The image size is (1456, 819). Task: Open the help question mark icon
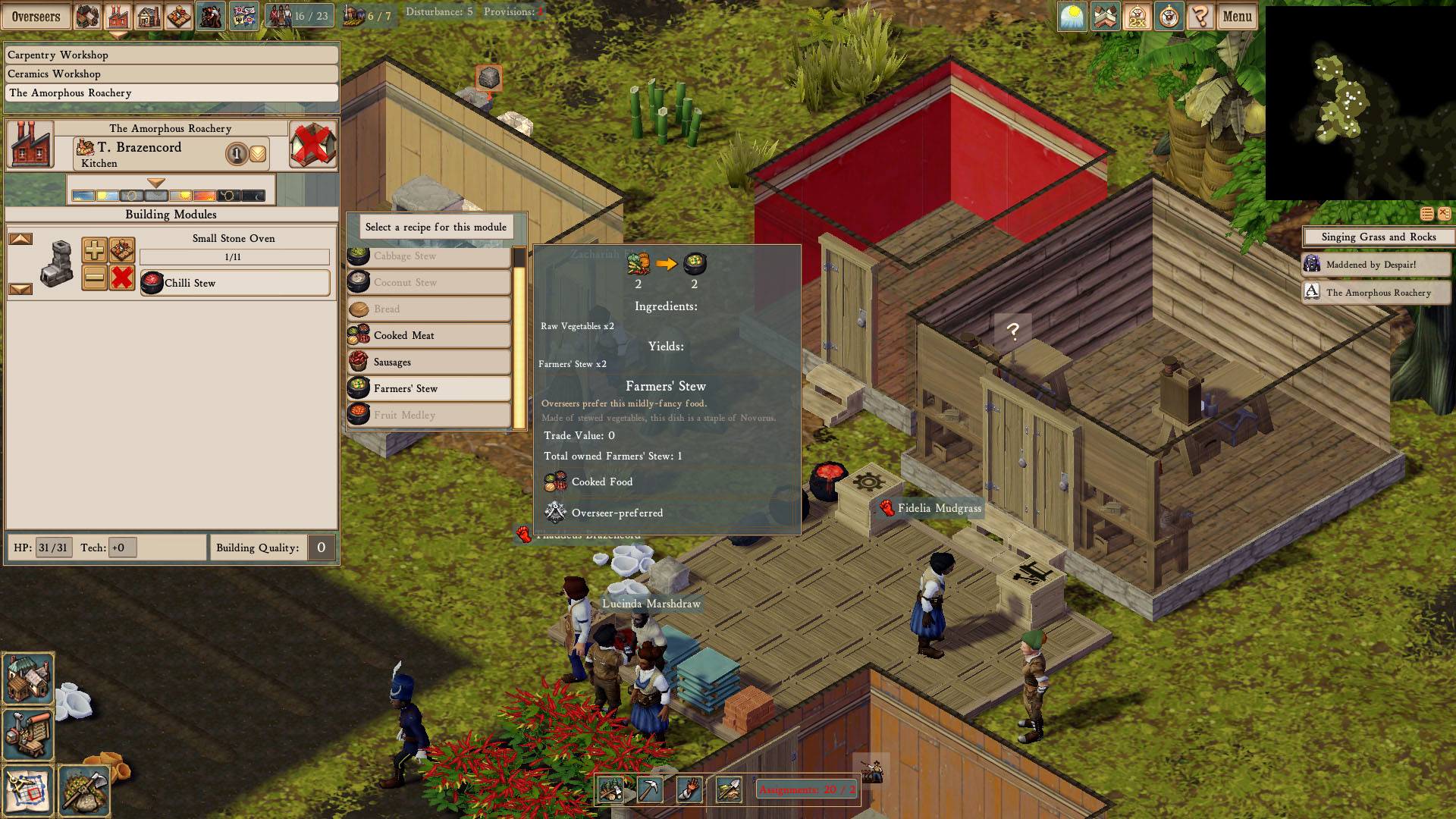1202,16
